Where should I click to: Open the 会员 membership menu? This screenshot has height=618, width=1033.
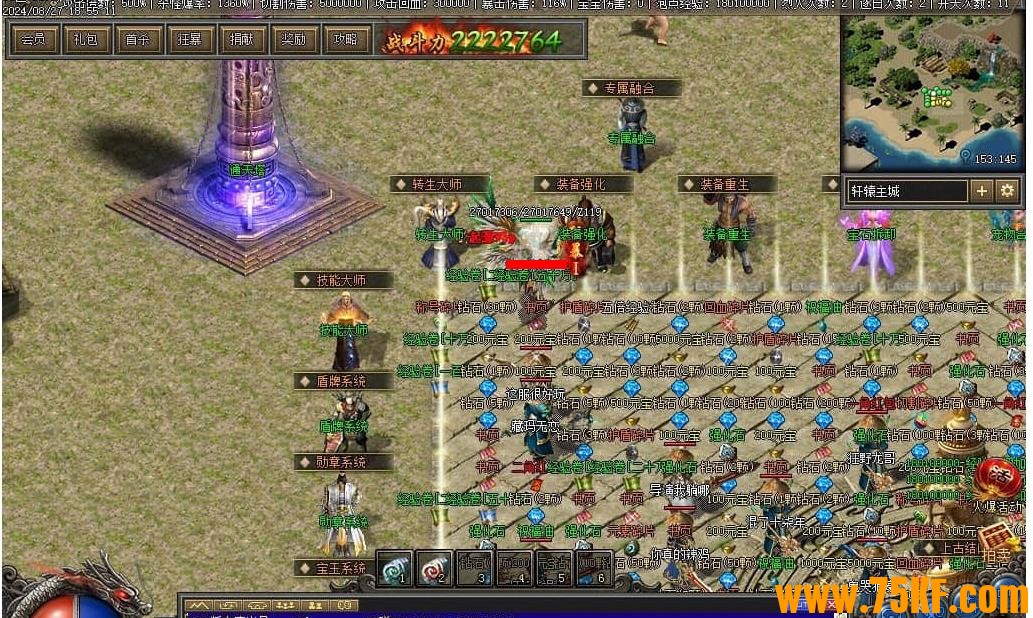32,40
